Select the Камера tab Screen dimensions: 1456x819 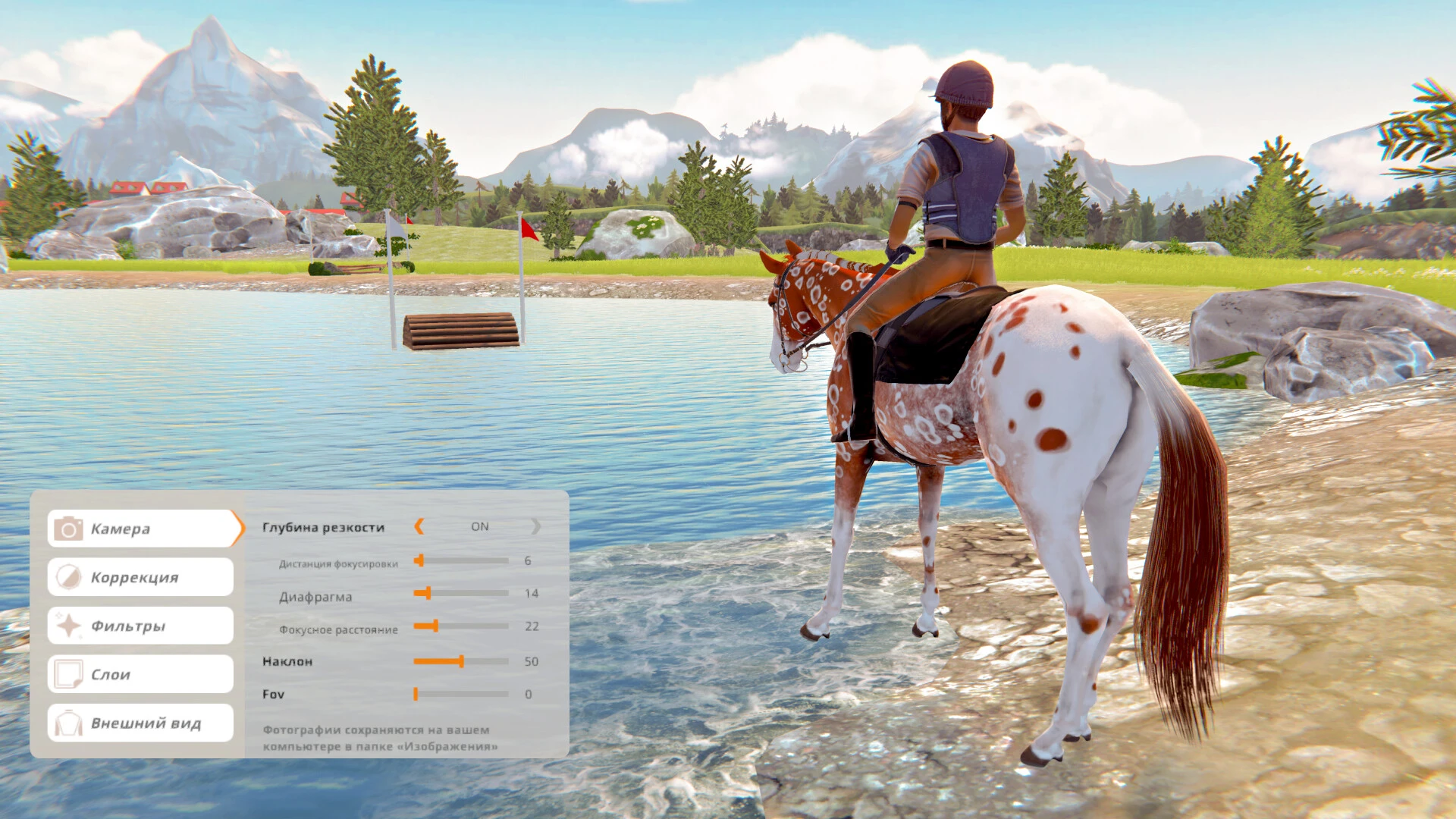tap(142, 529)
